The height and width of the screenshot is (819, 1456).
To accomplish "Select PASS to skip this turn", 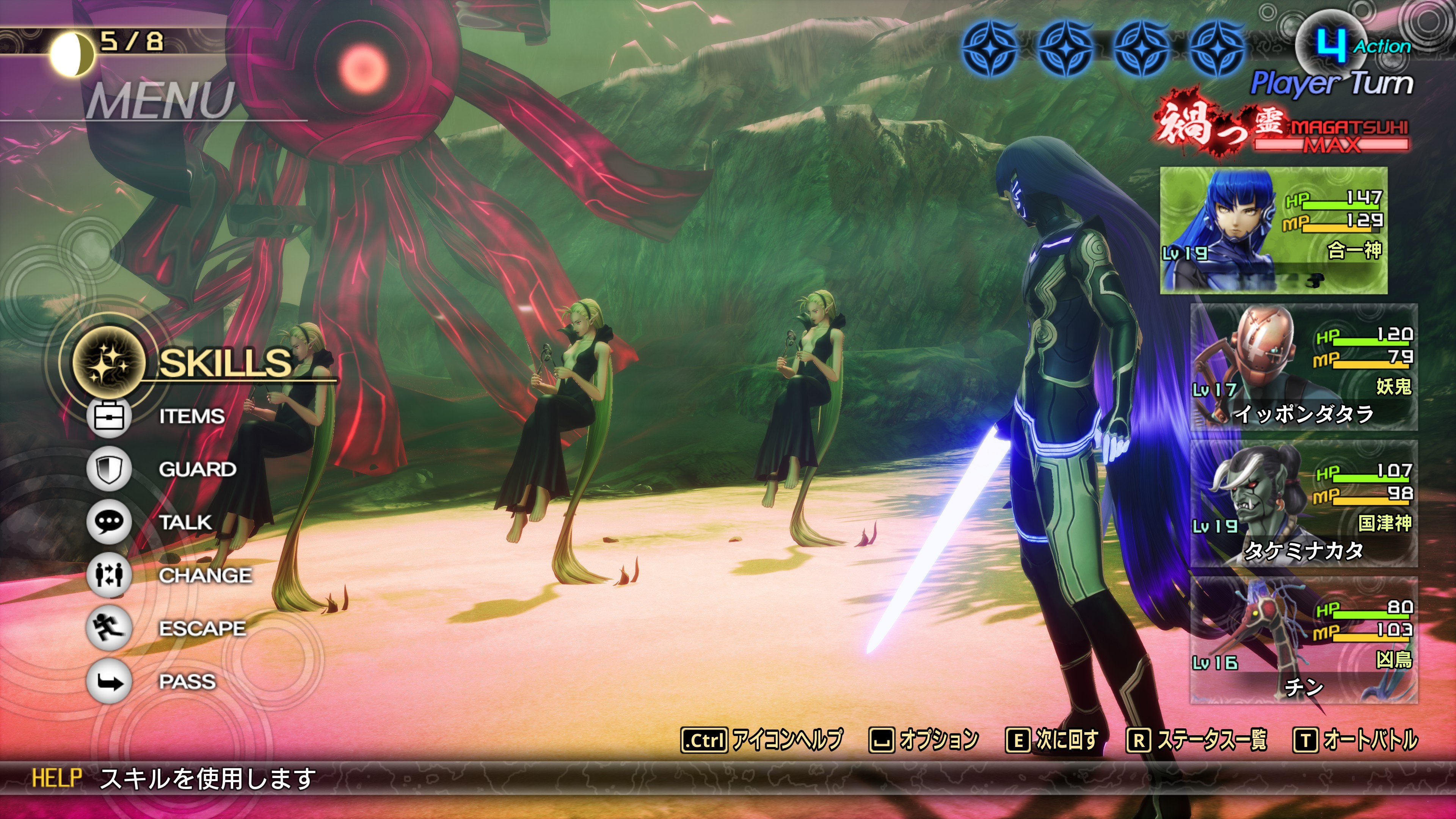I will (x=187, y=682).
